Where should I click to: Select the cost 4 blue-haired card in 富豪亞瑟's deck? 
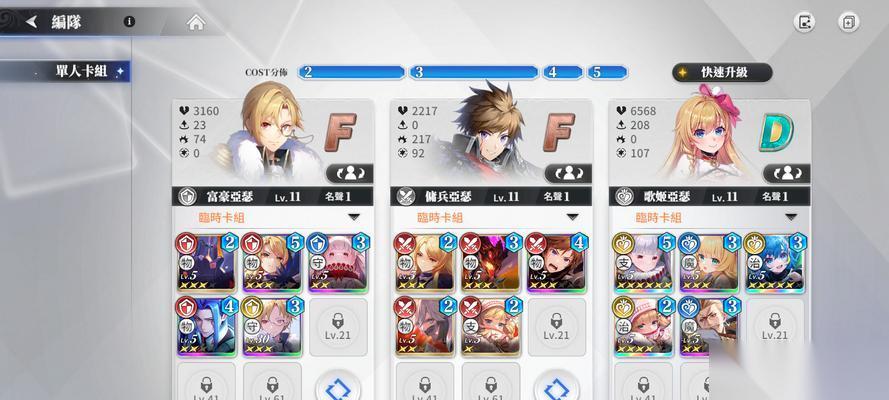[206, 325]
